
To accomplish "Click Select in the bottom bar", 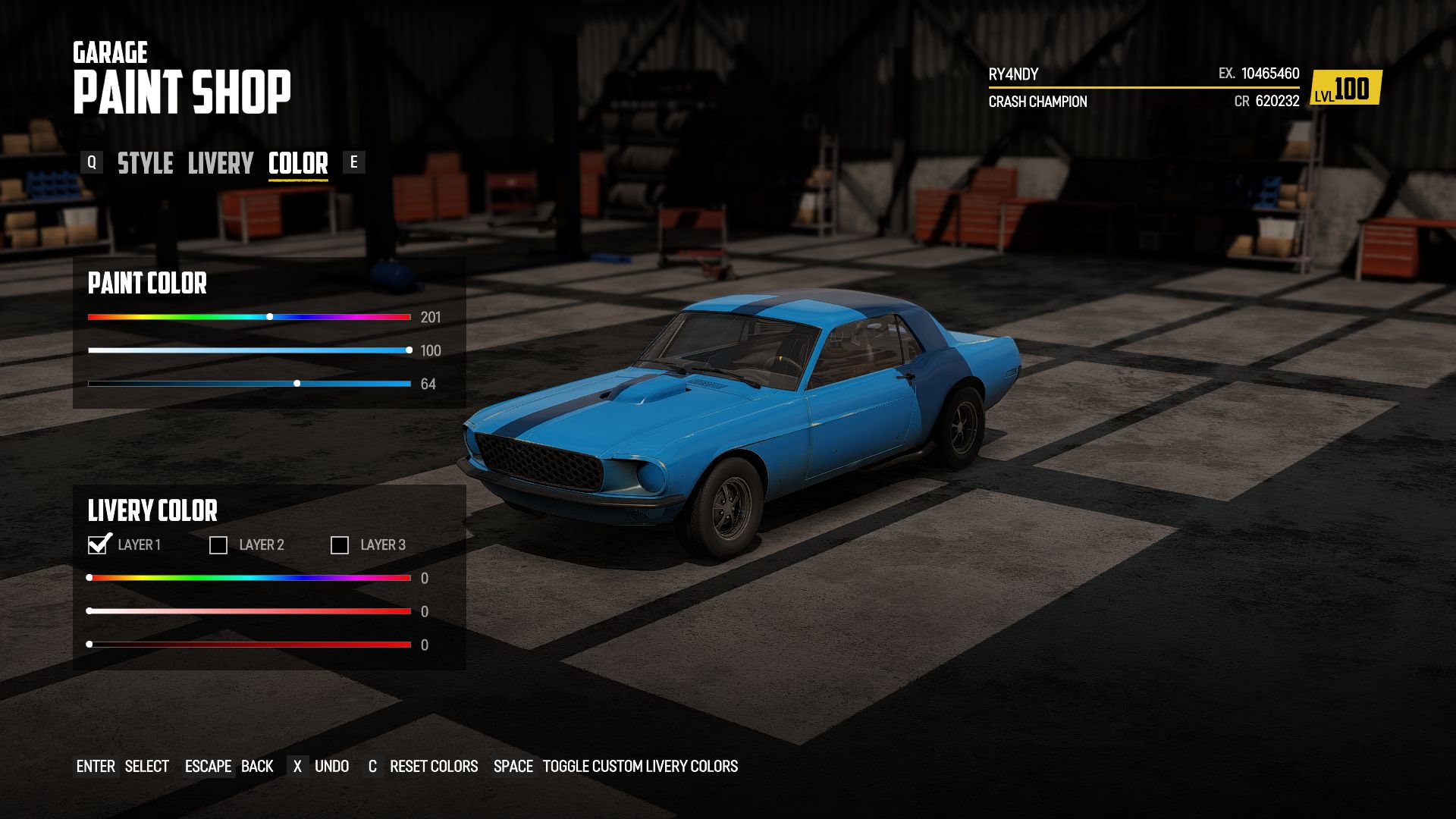I will pos(146,767).
